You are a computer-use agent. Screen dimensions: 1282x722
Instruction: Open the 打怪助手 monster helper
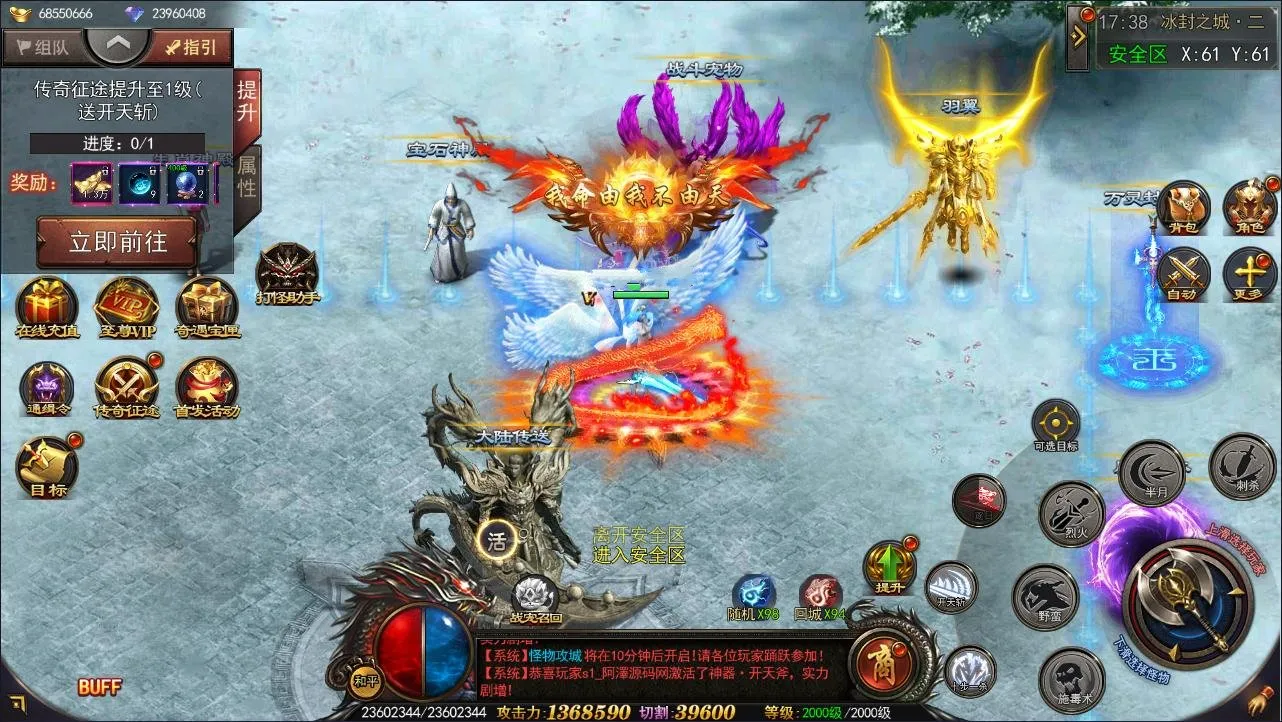pos(287,270)
